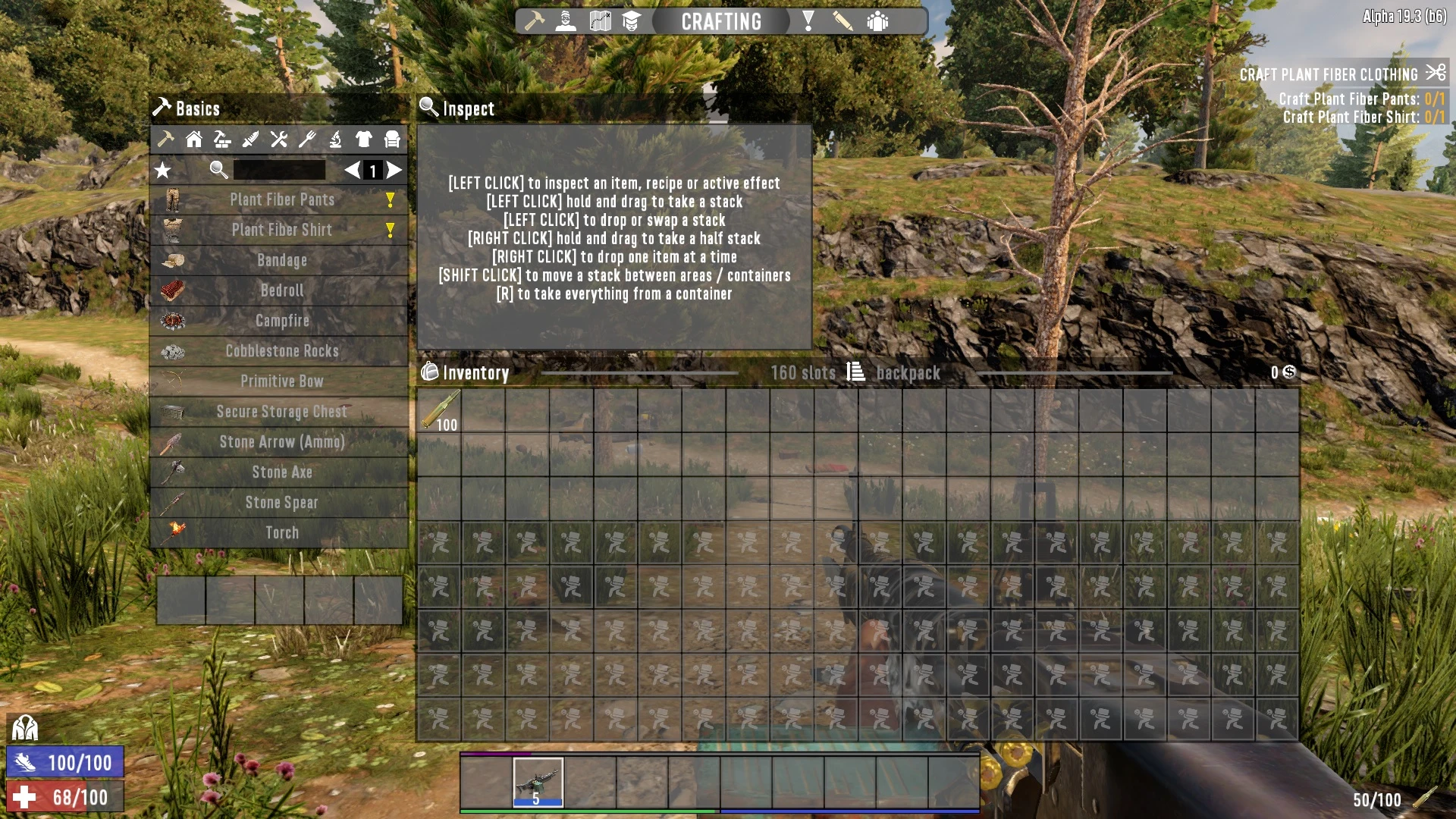
Task: Click the recipe search field
Action: coord(279,171)
